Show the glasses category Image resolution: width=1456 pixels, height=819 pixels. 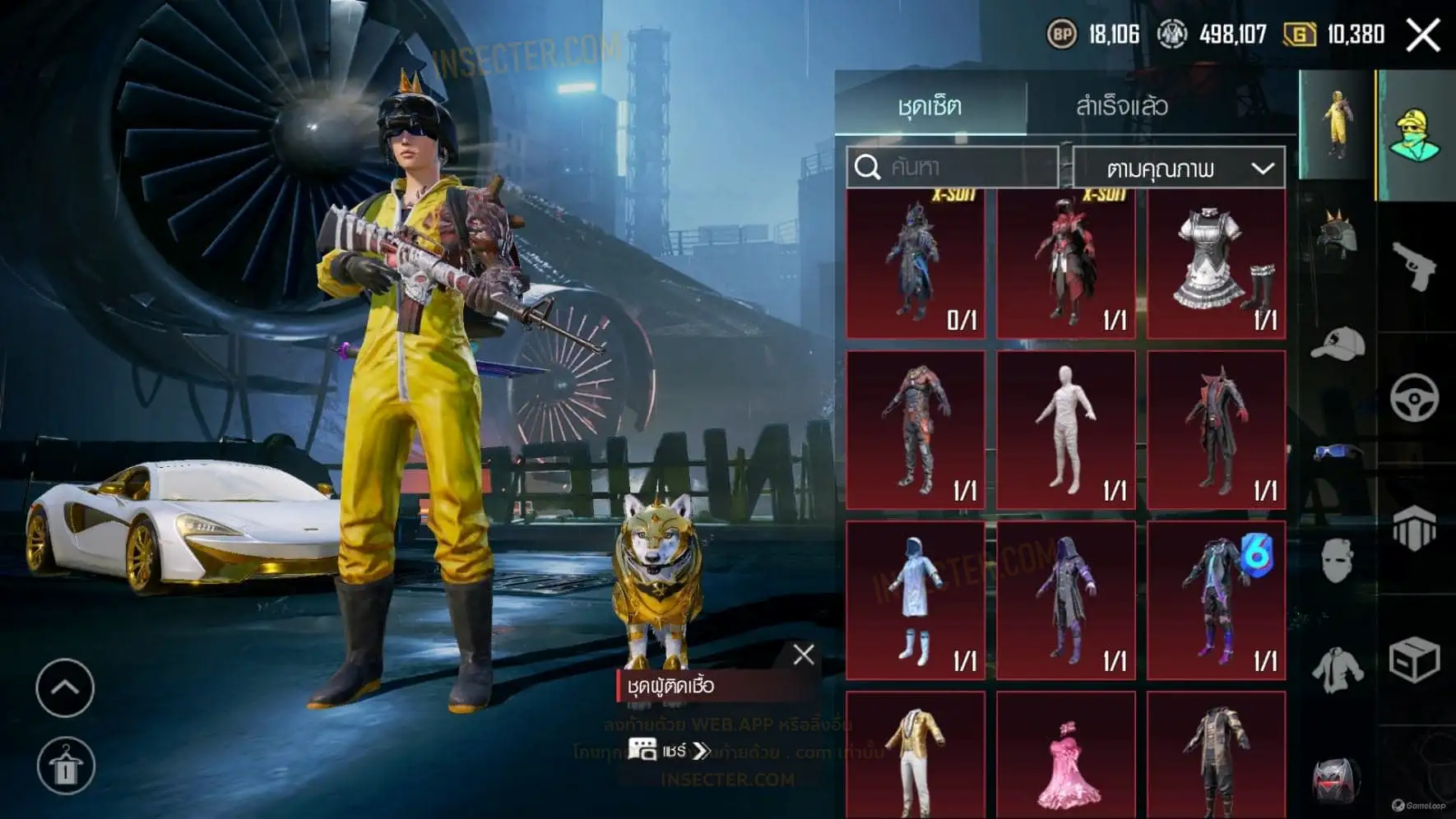1337,452
